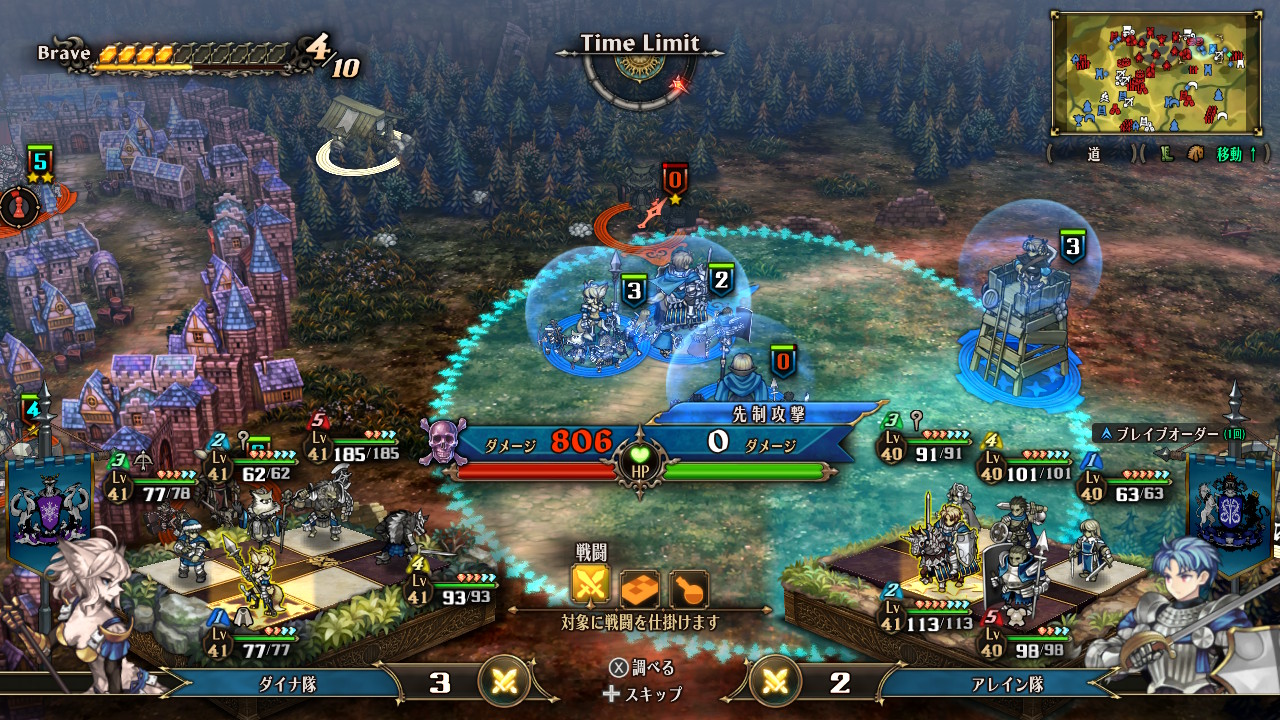Choose the formation grid command icon
This screenshot has width=1280, height=720.
point(640,589)
